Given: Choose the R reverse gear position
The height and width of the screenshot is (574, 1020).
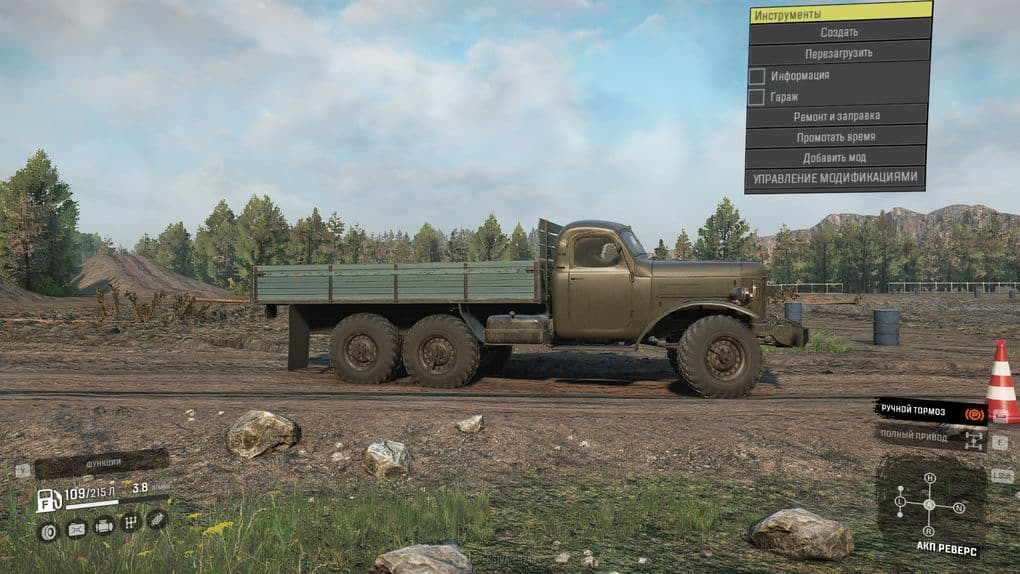Looking at the screenshot, I should (x=929, y=530).
